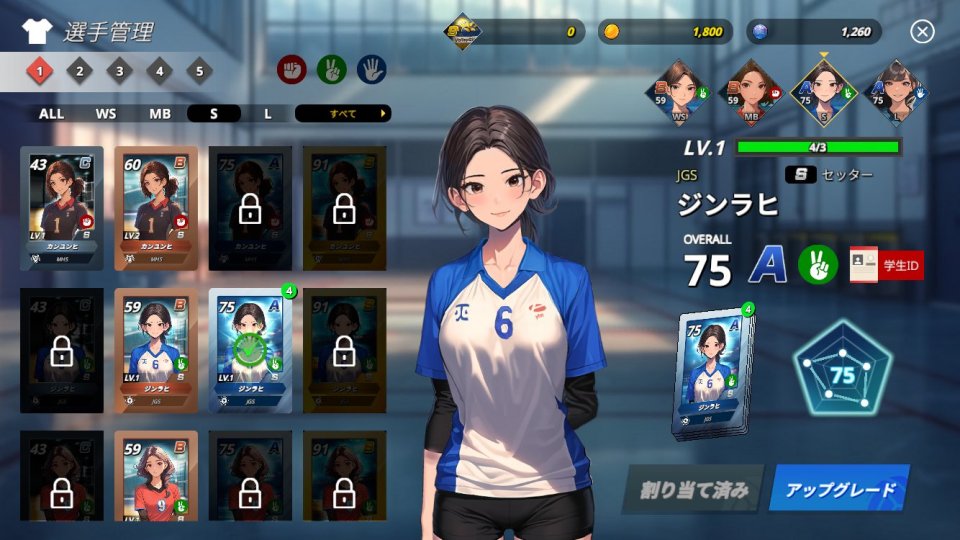Filter by the red rock fist icon
960x540 pixels.
tap(292, 69)
